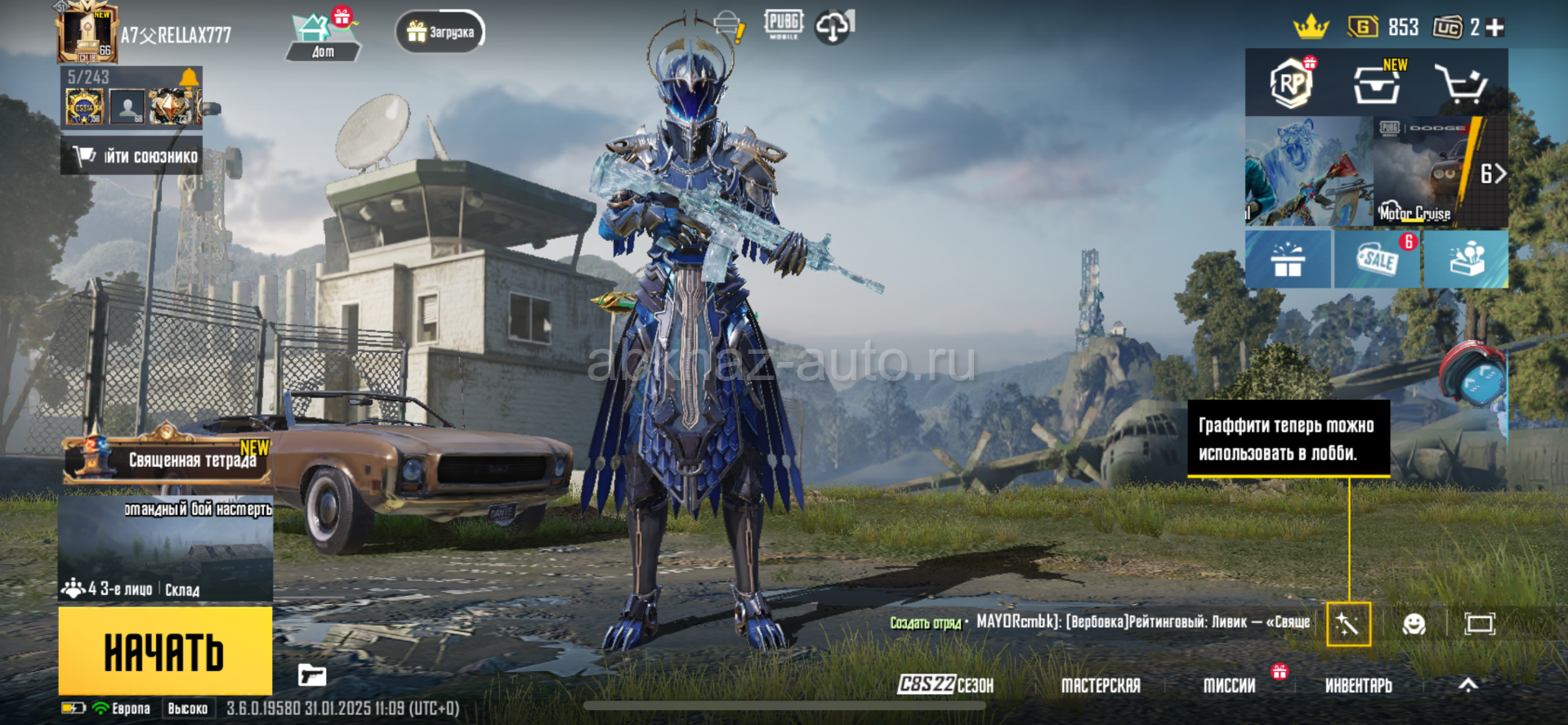Expand the bottom menu with arrow

click(1468, 685)
